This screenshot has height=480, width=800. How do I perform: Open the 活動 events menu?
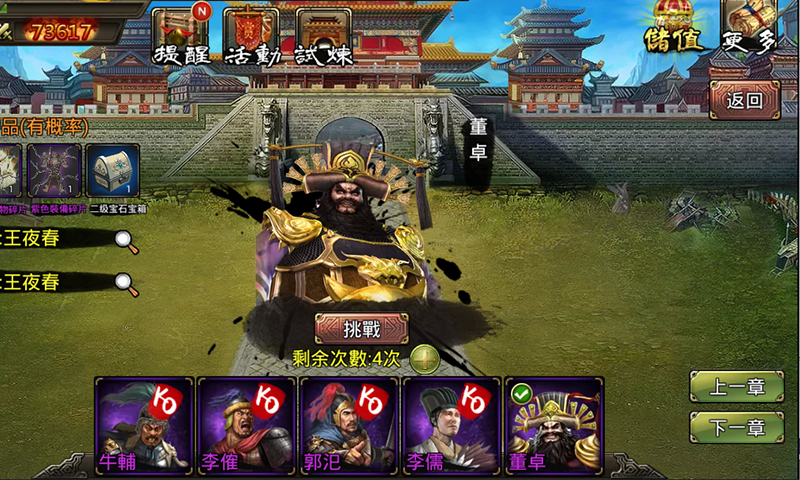pos(251,33)
